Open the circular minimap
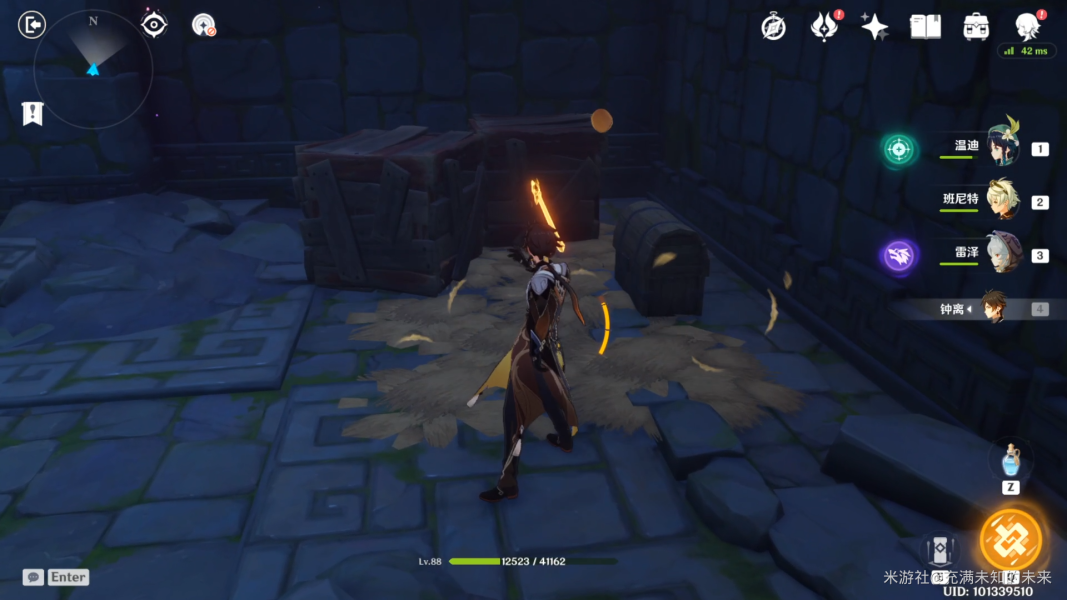This screenshot has width=1067, height=600. [x=93, y=68]
